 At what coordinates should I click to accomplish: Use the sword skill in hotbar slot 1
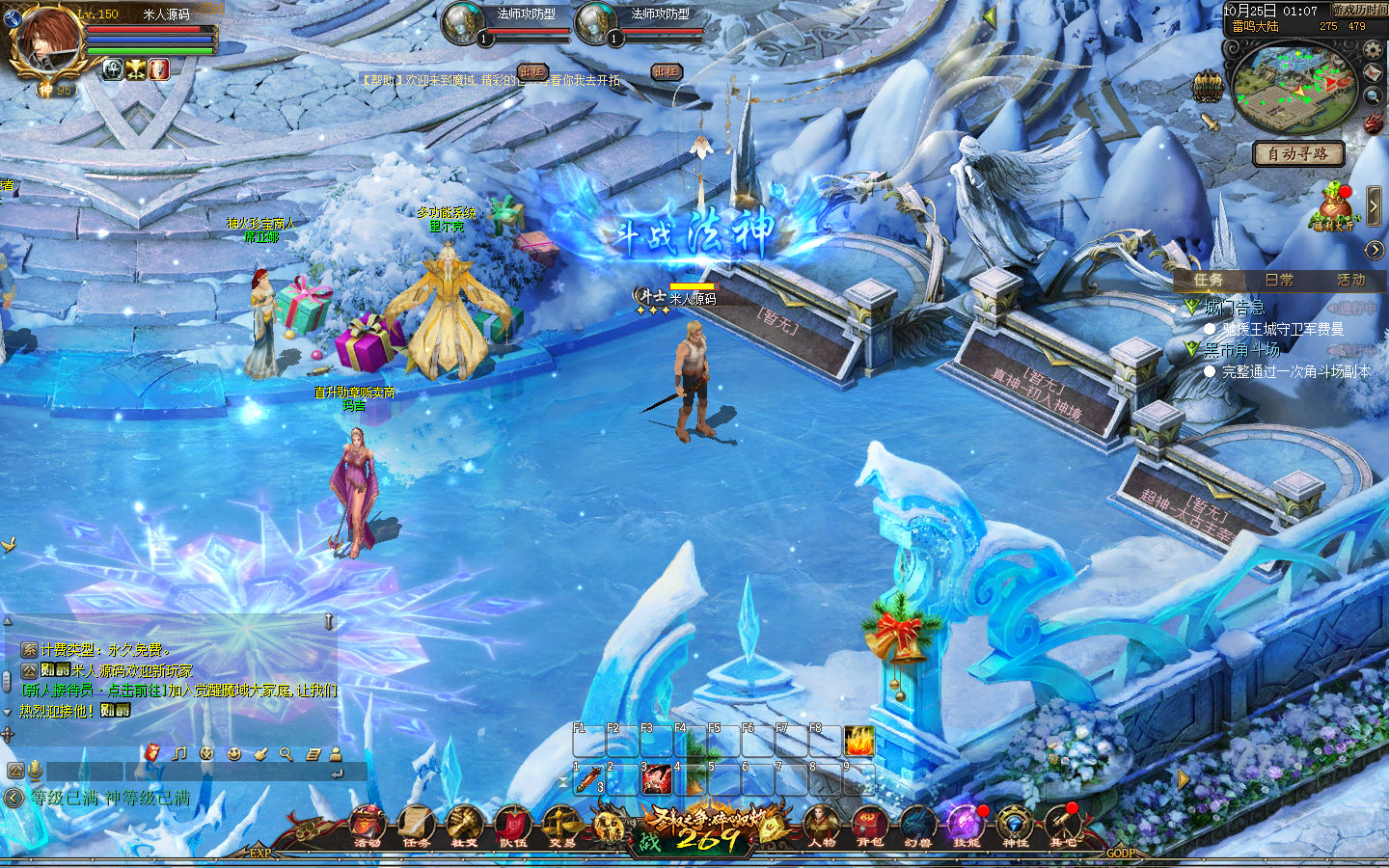588,779
